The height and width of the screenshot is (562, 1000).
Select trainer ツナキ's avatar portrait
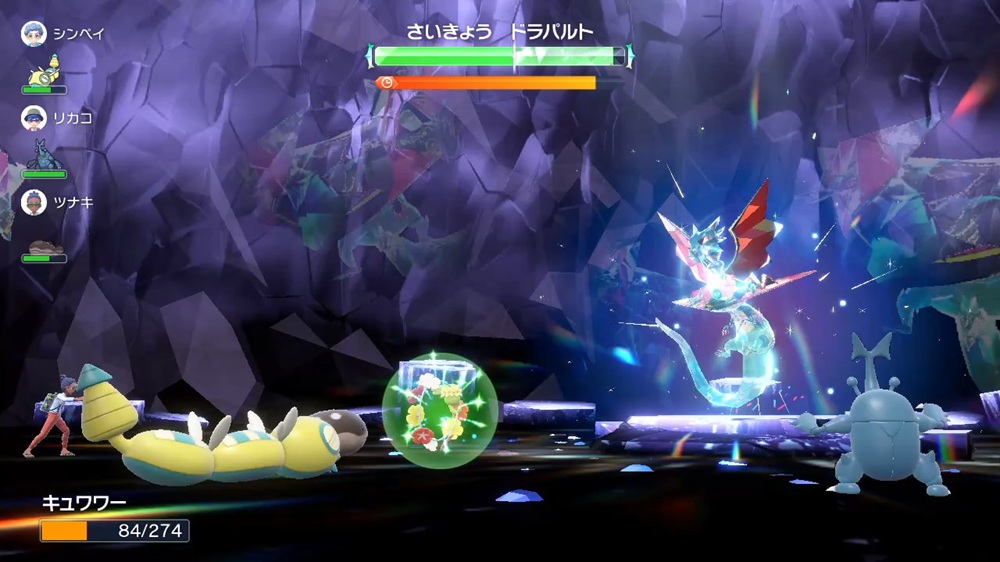34,202
